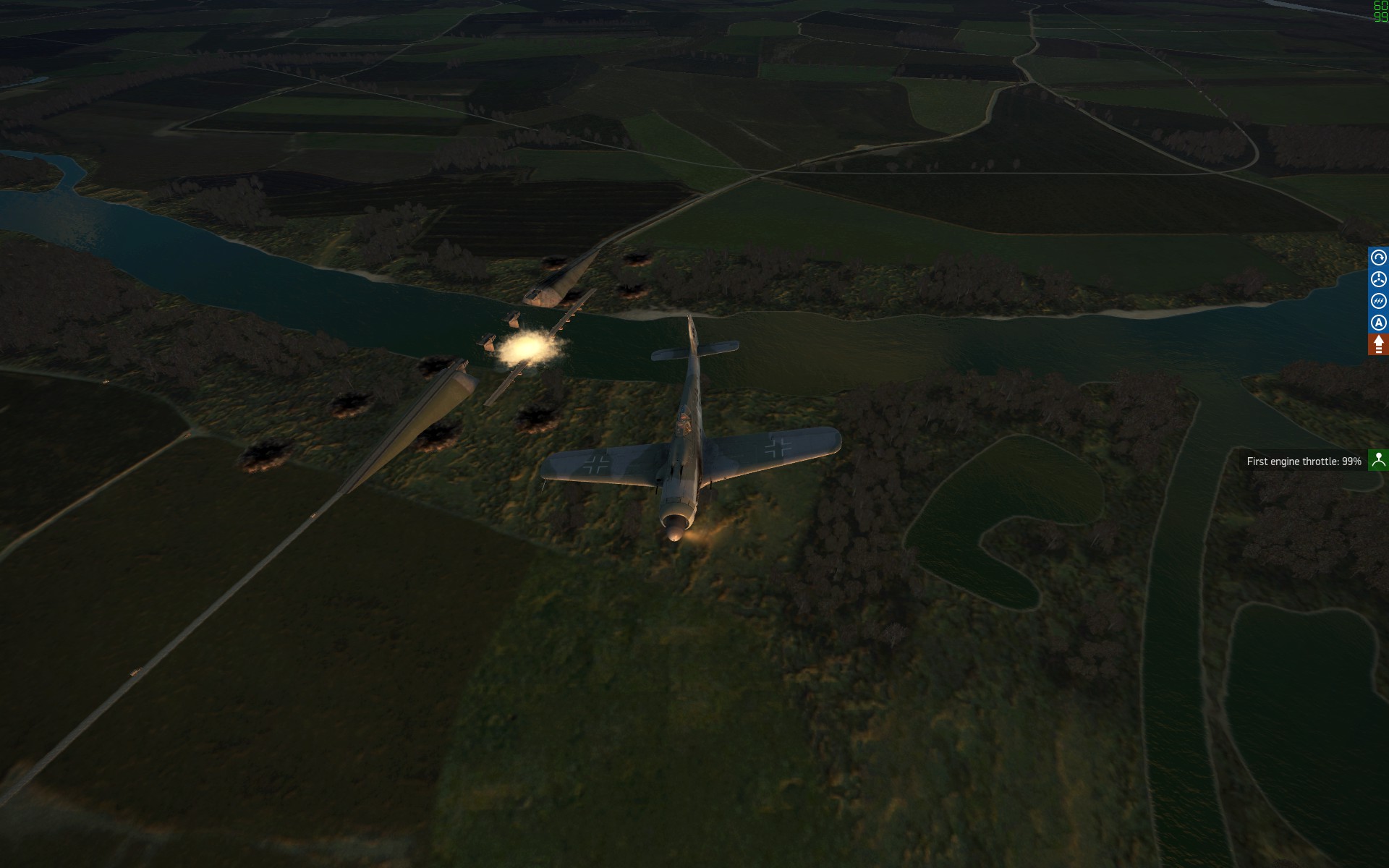Image resolution: width=1389 pixels, height=868 pixels.
Task: Activate the circled letter A icon
Action: 1378,323
